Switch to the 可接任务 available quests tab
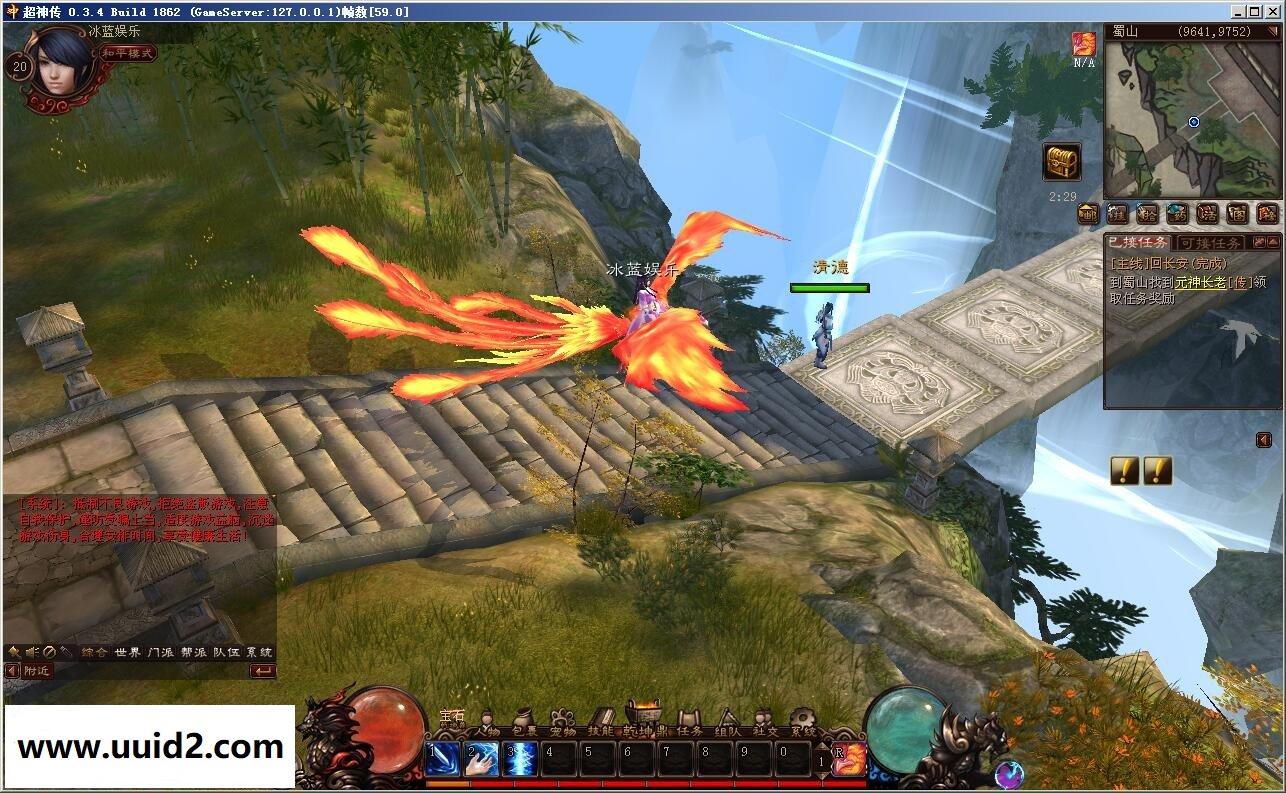Viewport: 1286px width, 793px height. tap(1209, 243)
